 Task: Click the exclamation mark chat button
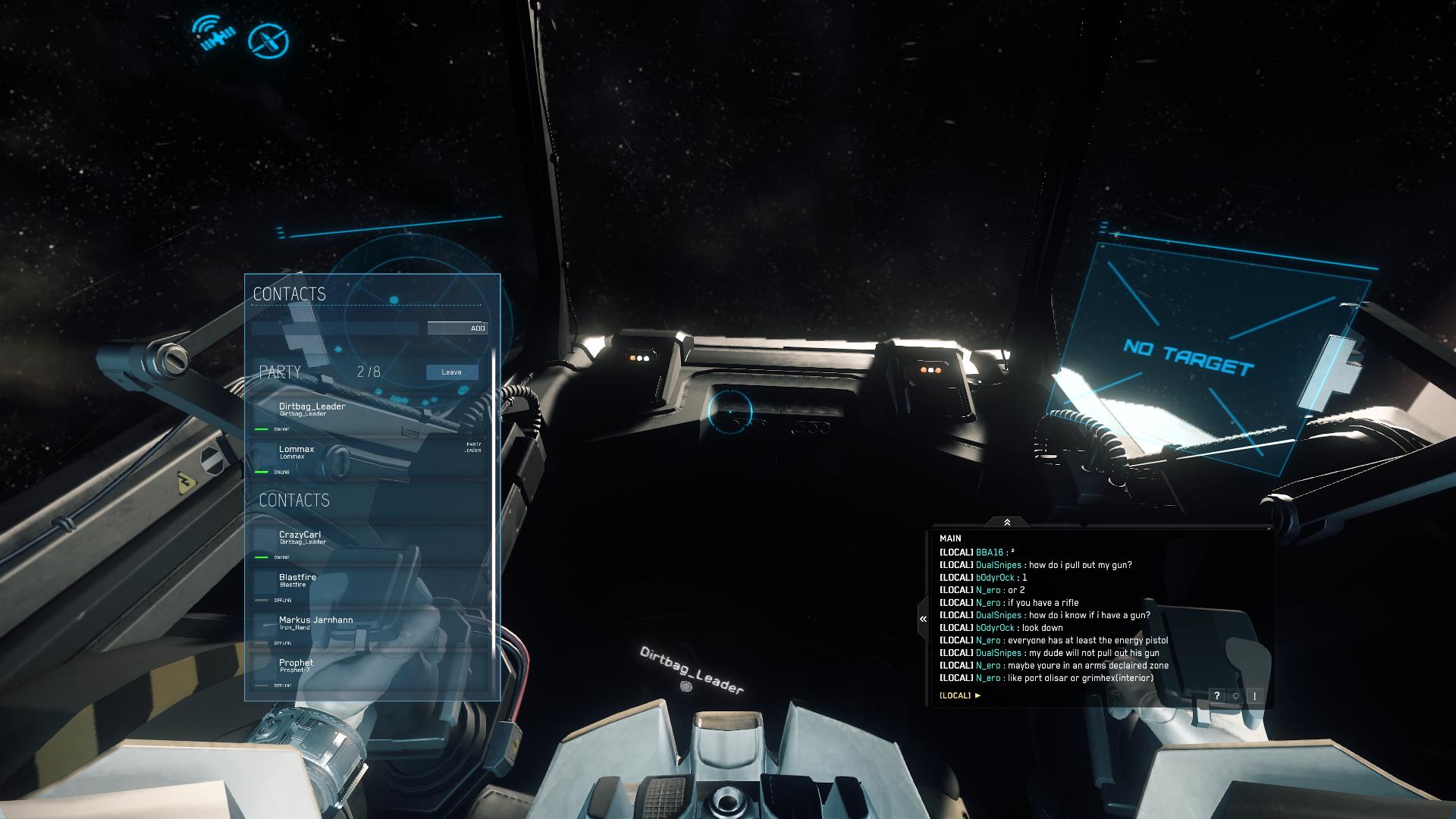click(1255, 695)
